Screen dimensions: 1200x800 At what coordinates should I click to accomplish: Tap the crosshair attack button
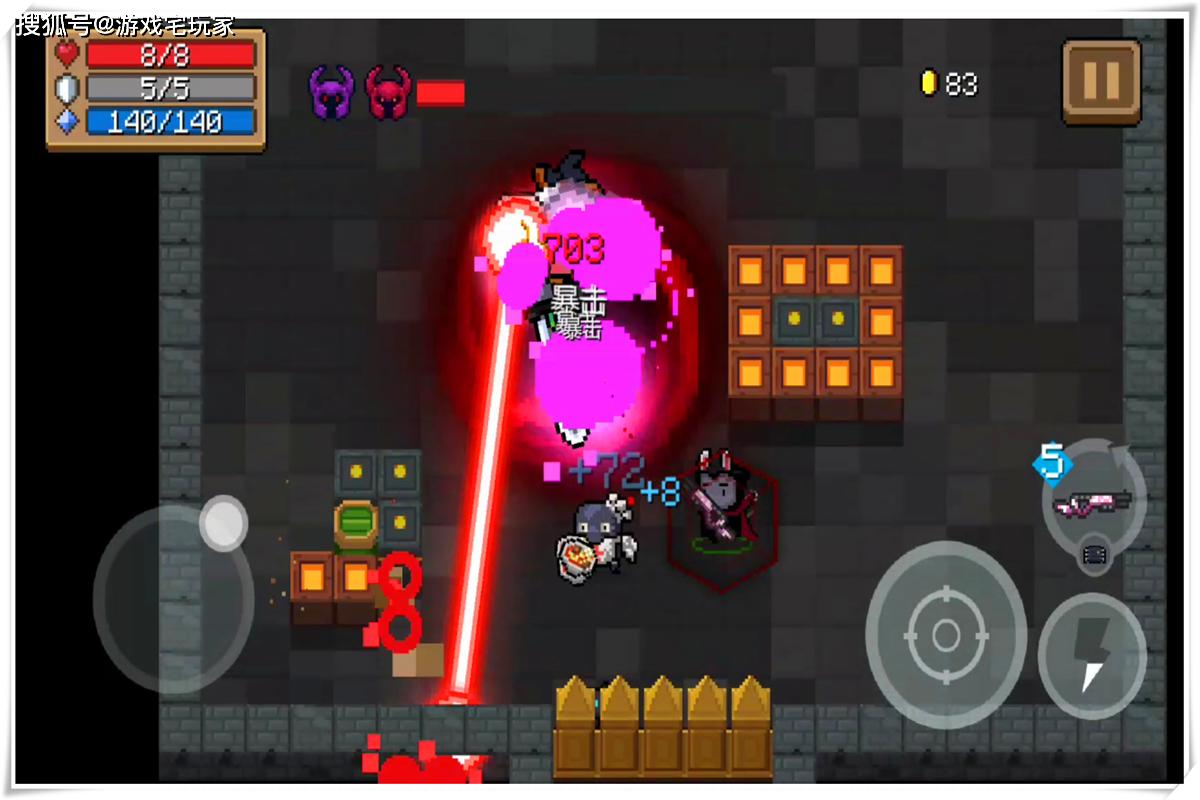945,634
